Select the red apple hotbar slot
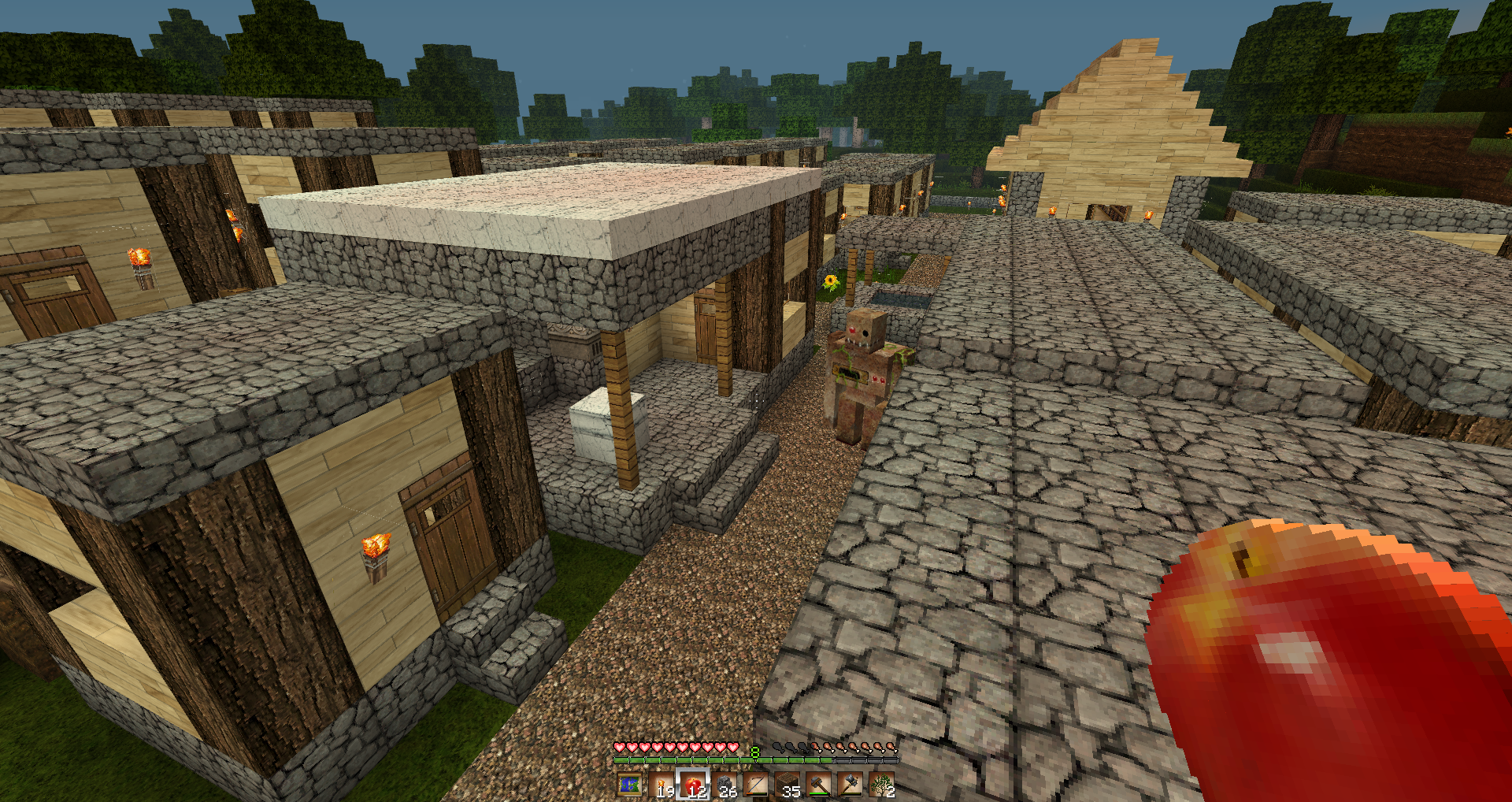 click(x=693, y=785)
